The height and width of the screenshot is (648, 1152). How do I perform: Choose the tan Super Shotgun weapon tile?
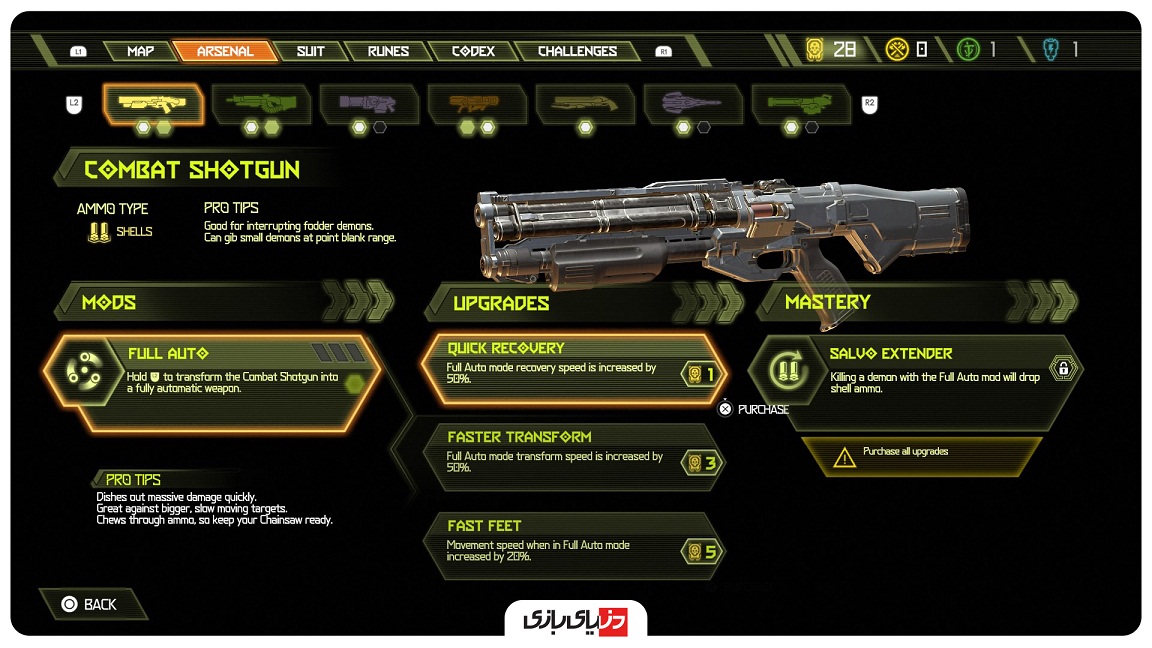(x=585, y=103)
